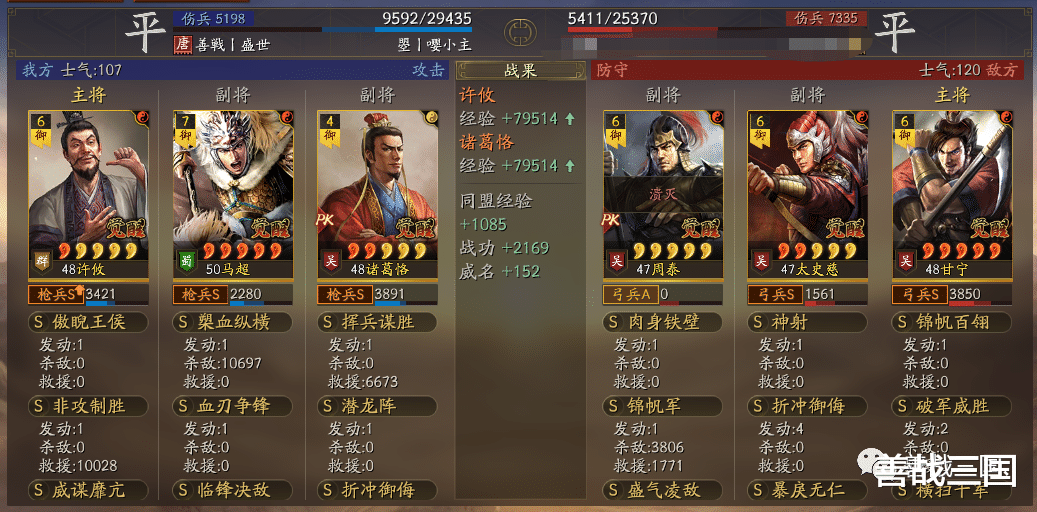Select the 许攸 main general card
Screen dimensions: 1037x512
[x=88, y=190]
